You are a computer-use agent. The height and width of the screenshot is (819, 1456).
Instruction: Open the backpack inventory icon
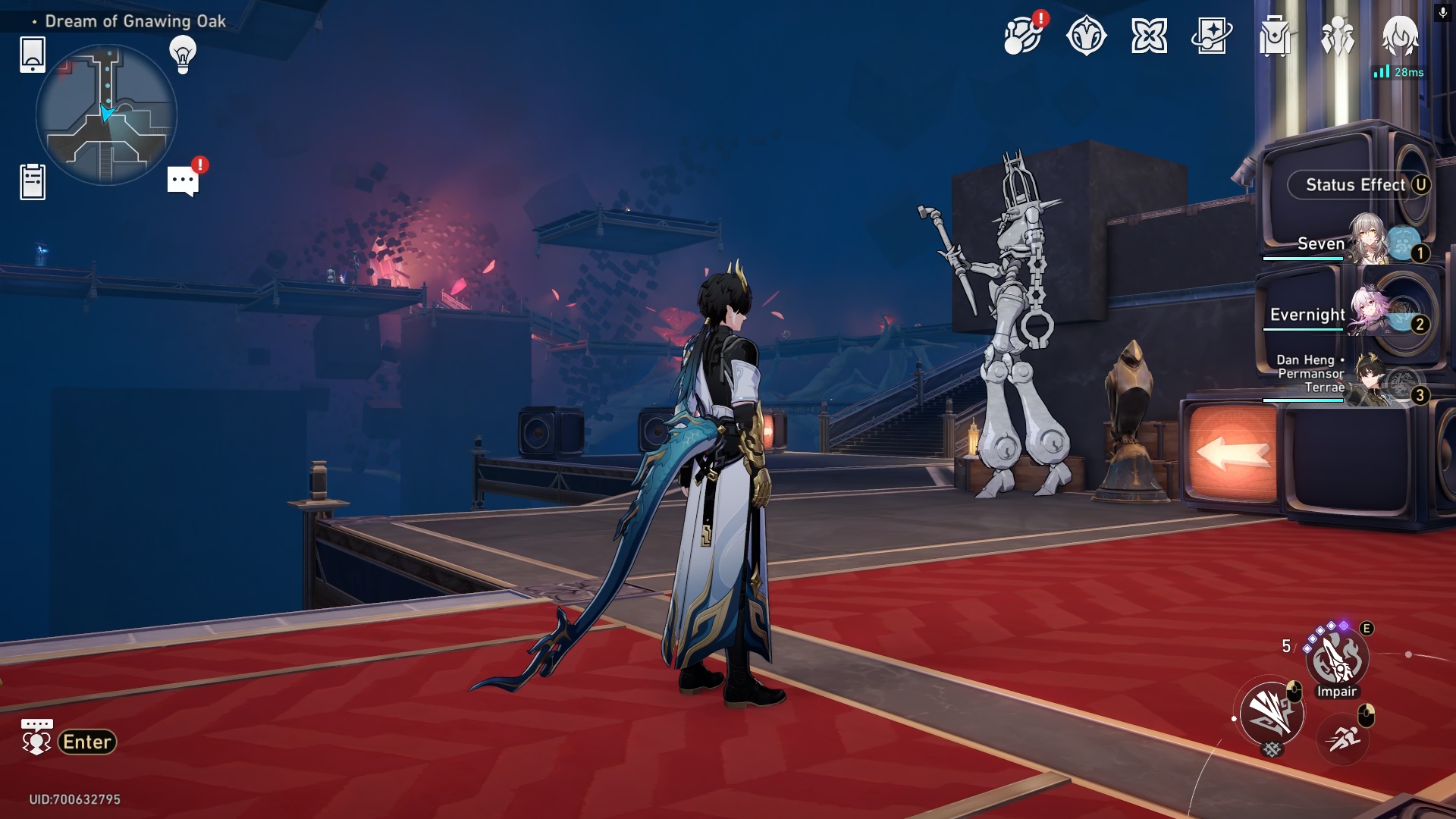(1275, 36)
